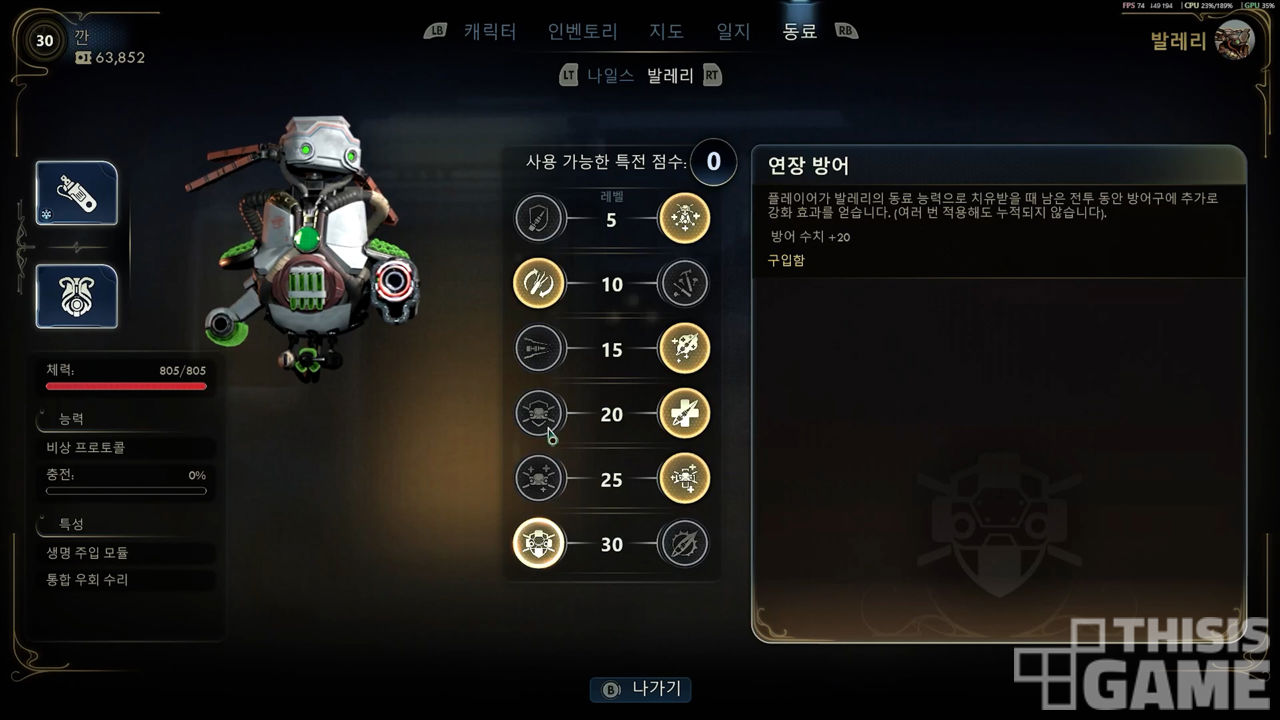Choose the level 5 right perk icon
This screenshot has width=1280, height=720.
coord(685,219)
